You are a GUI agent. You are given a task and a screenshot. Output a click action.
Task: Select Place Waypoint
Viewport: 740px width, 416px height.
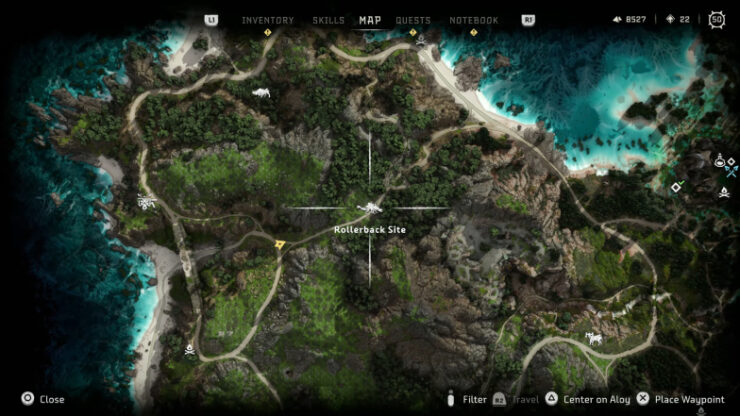(x=682, y=399)
